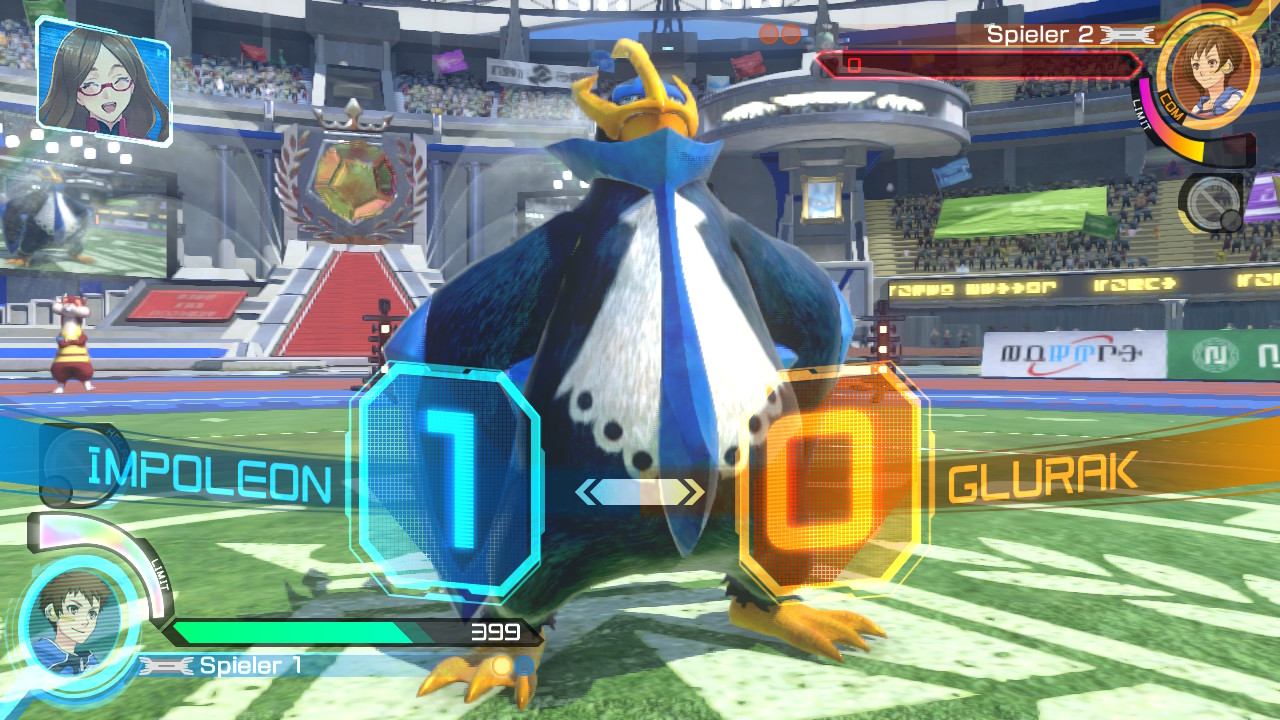1280x720 pixels.
Task: Click the advisor portrait with glasses
Action: click(102, 81)
